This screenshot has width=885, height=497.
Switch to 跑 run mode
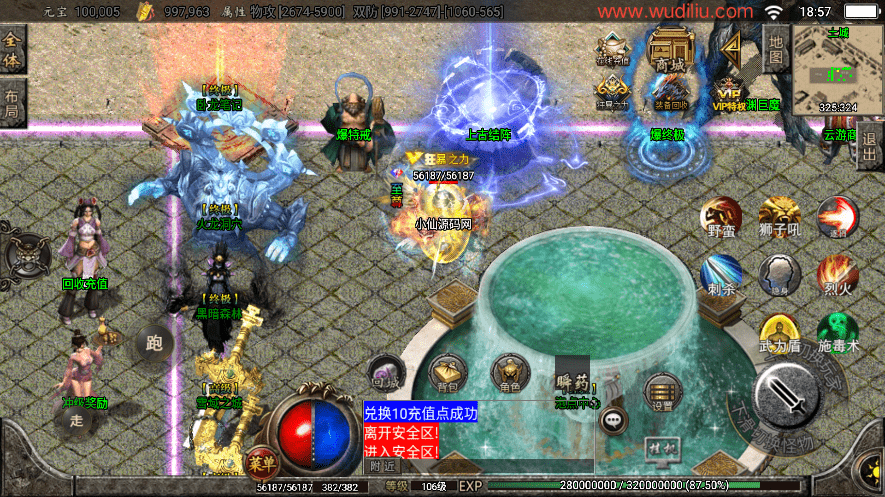[154, 342]
